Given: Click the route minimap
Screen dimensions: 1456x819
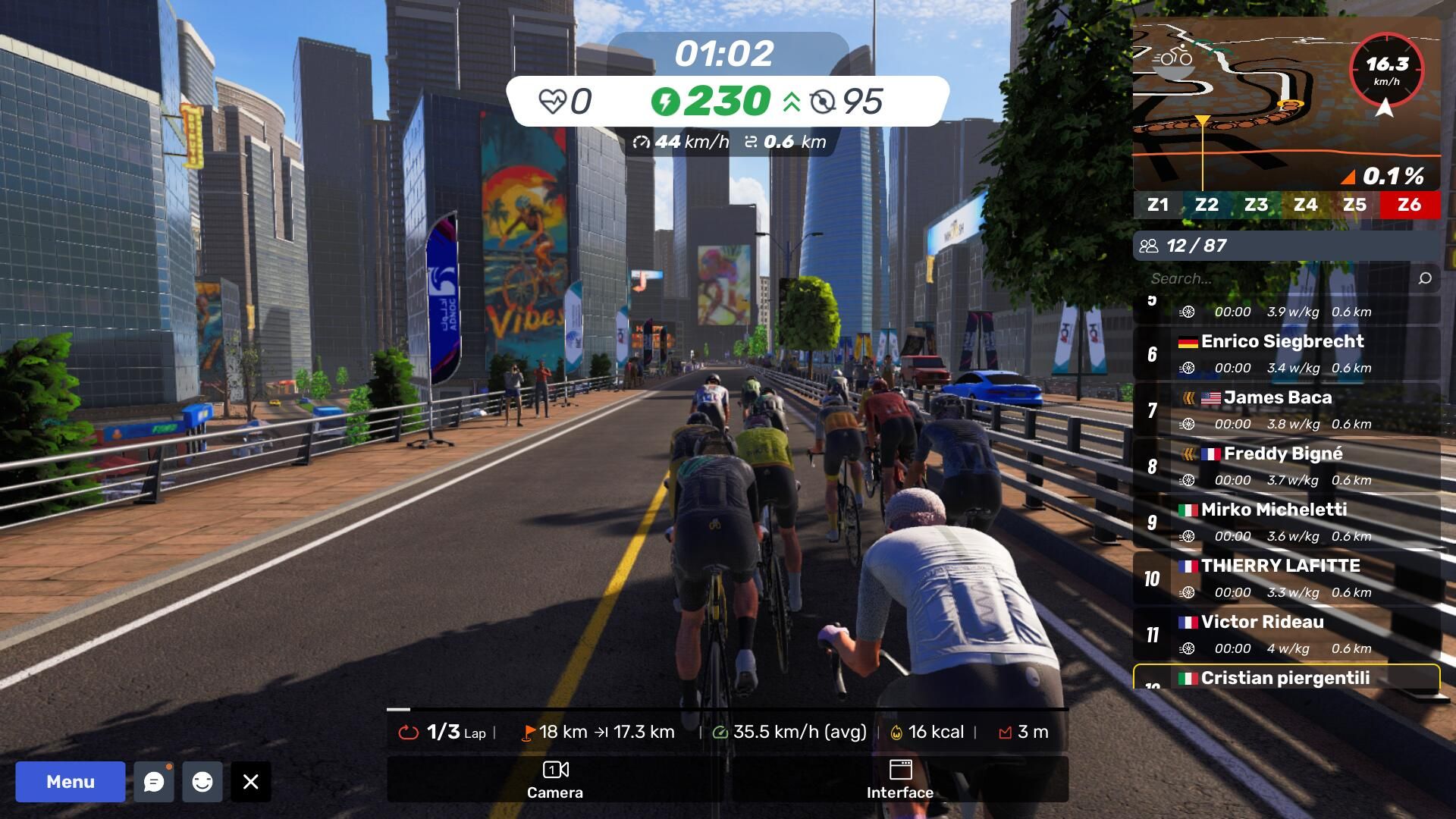Looking at the screenshot, I should point(1244,99).
